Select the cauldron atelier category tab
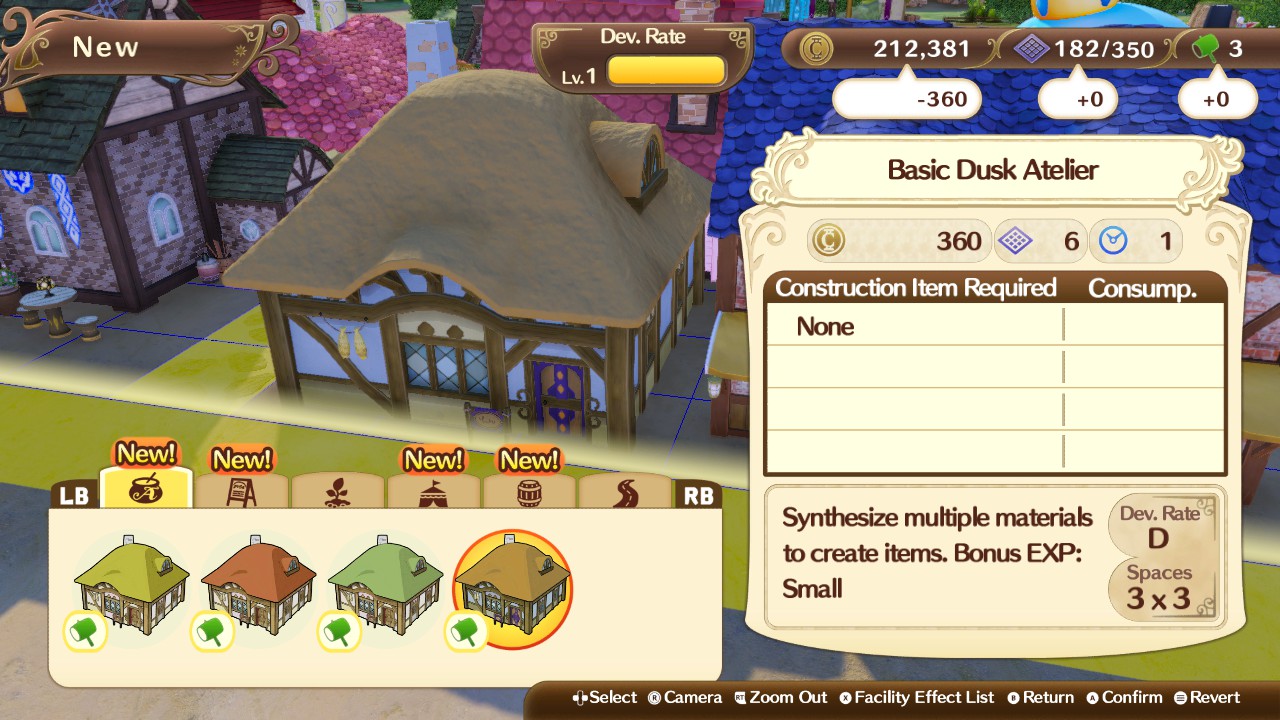The image size is (1280, 720). coord(146,490)
